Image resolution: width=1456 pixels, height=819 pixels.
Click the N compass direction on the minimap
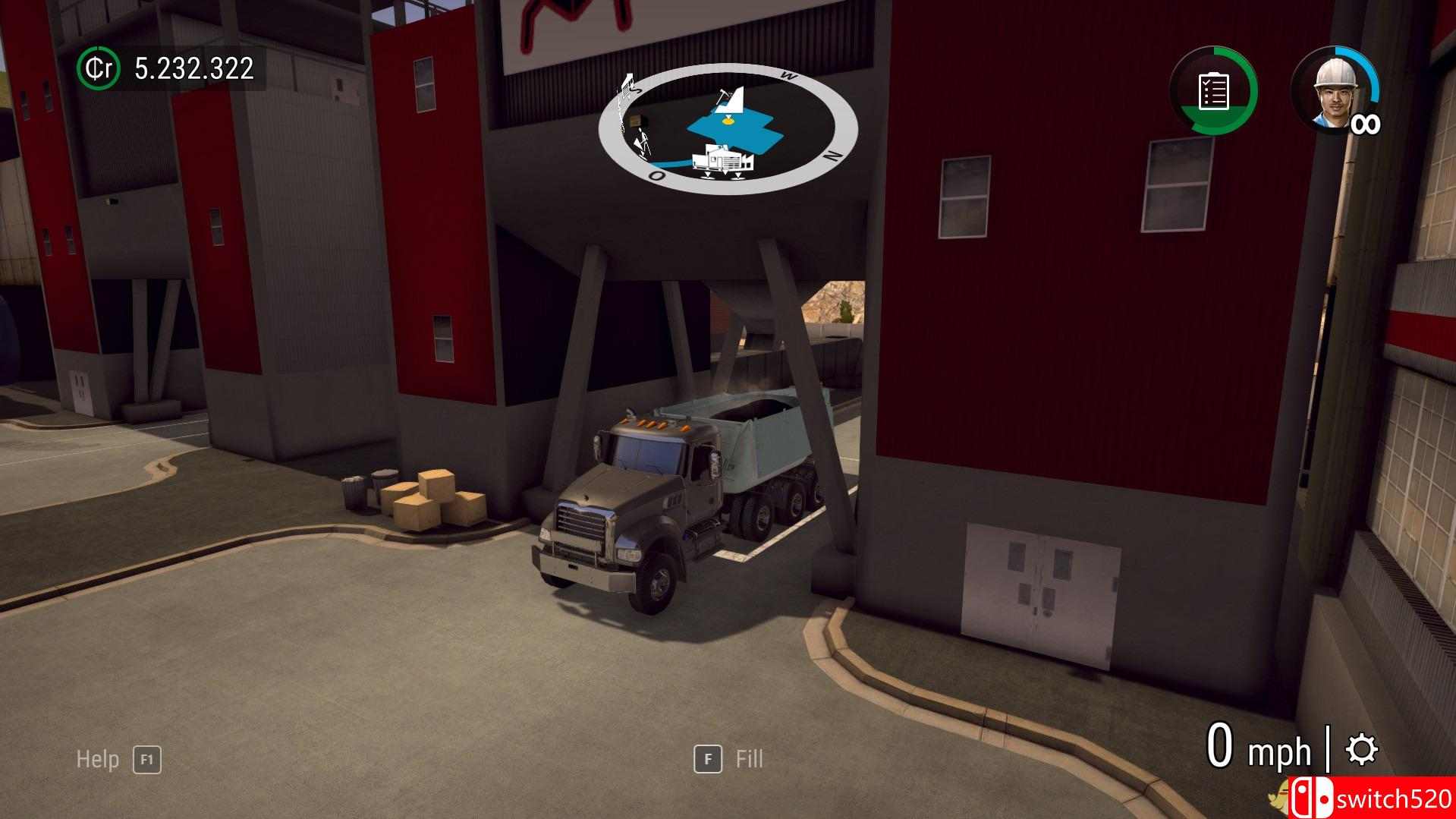[x=830, y=156]
